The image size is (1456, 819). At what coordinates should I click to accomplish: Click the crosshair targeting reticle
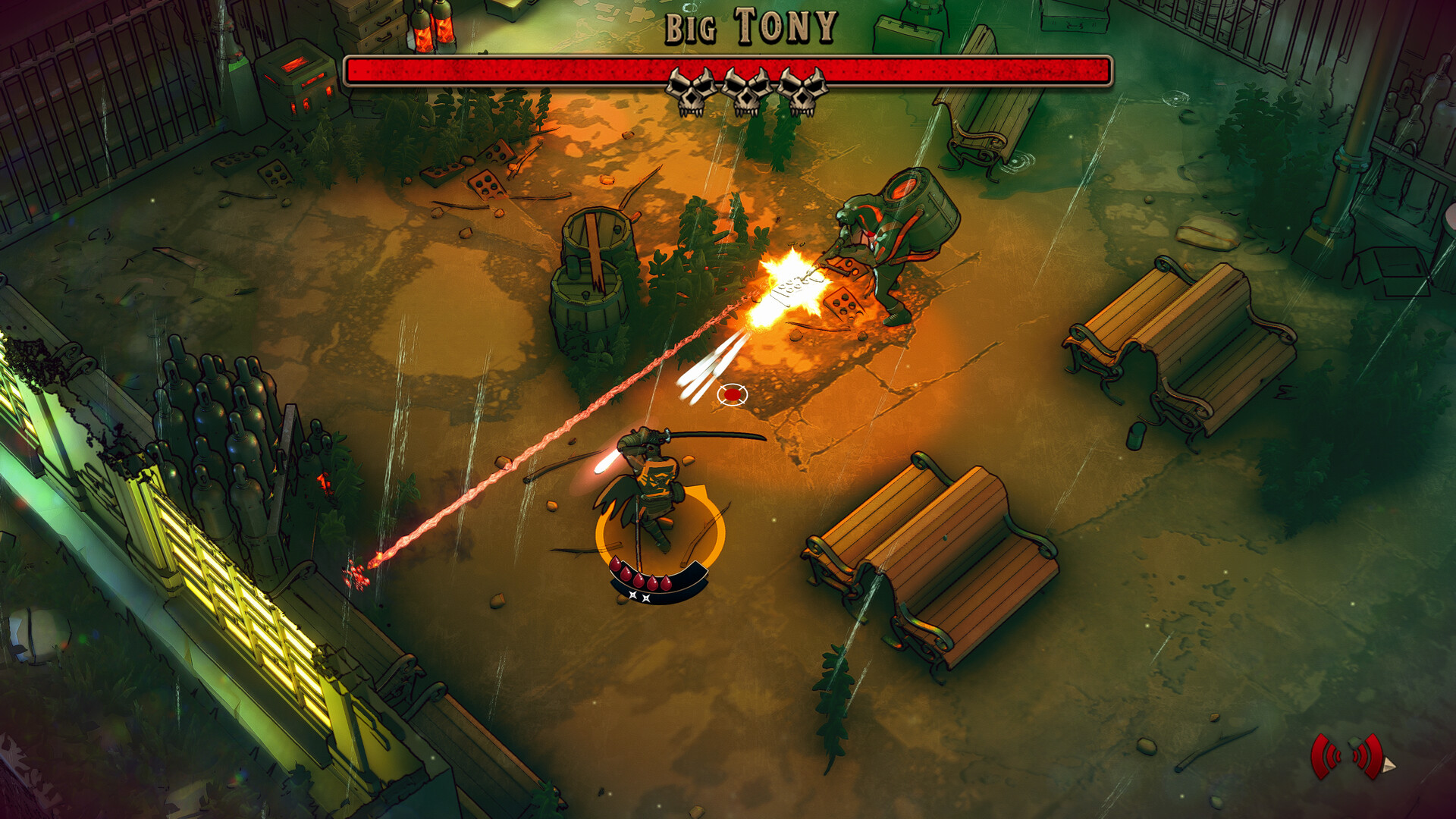tap(732, 395)
